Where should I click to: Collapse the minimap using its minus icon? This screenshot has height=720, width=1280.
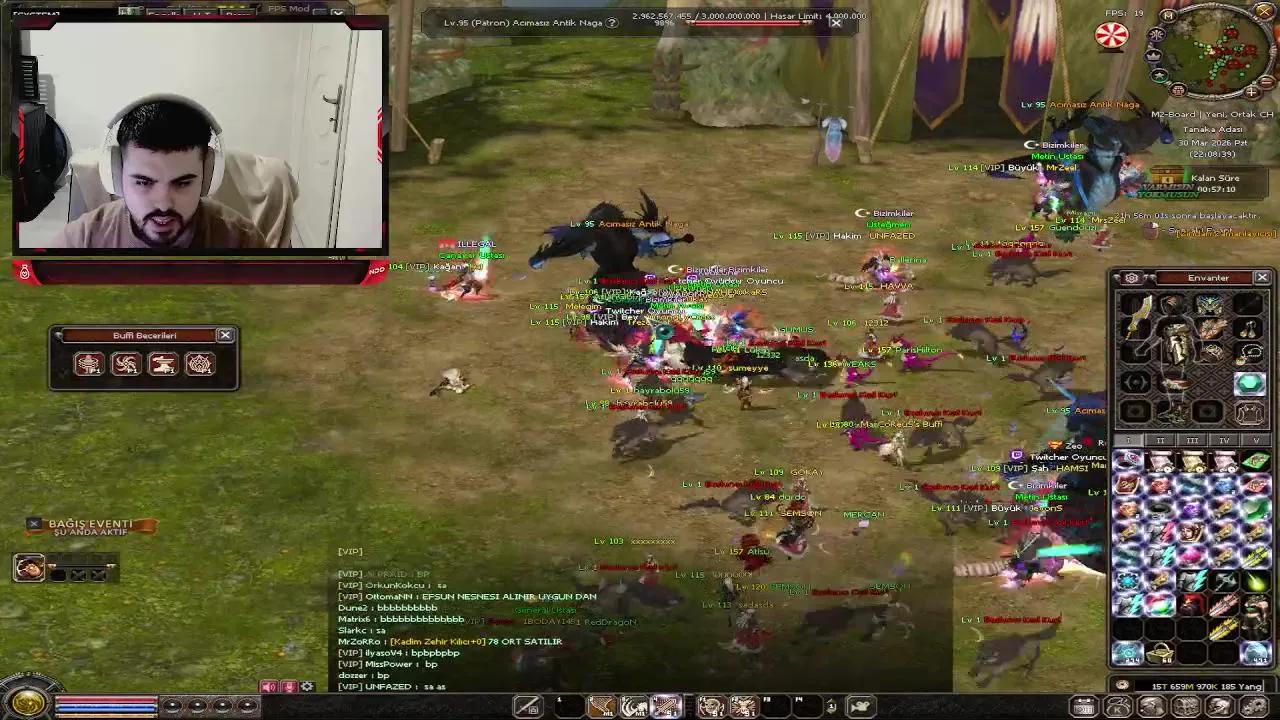pos(1266,82)
